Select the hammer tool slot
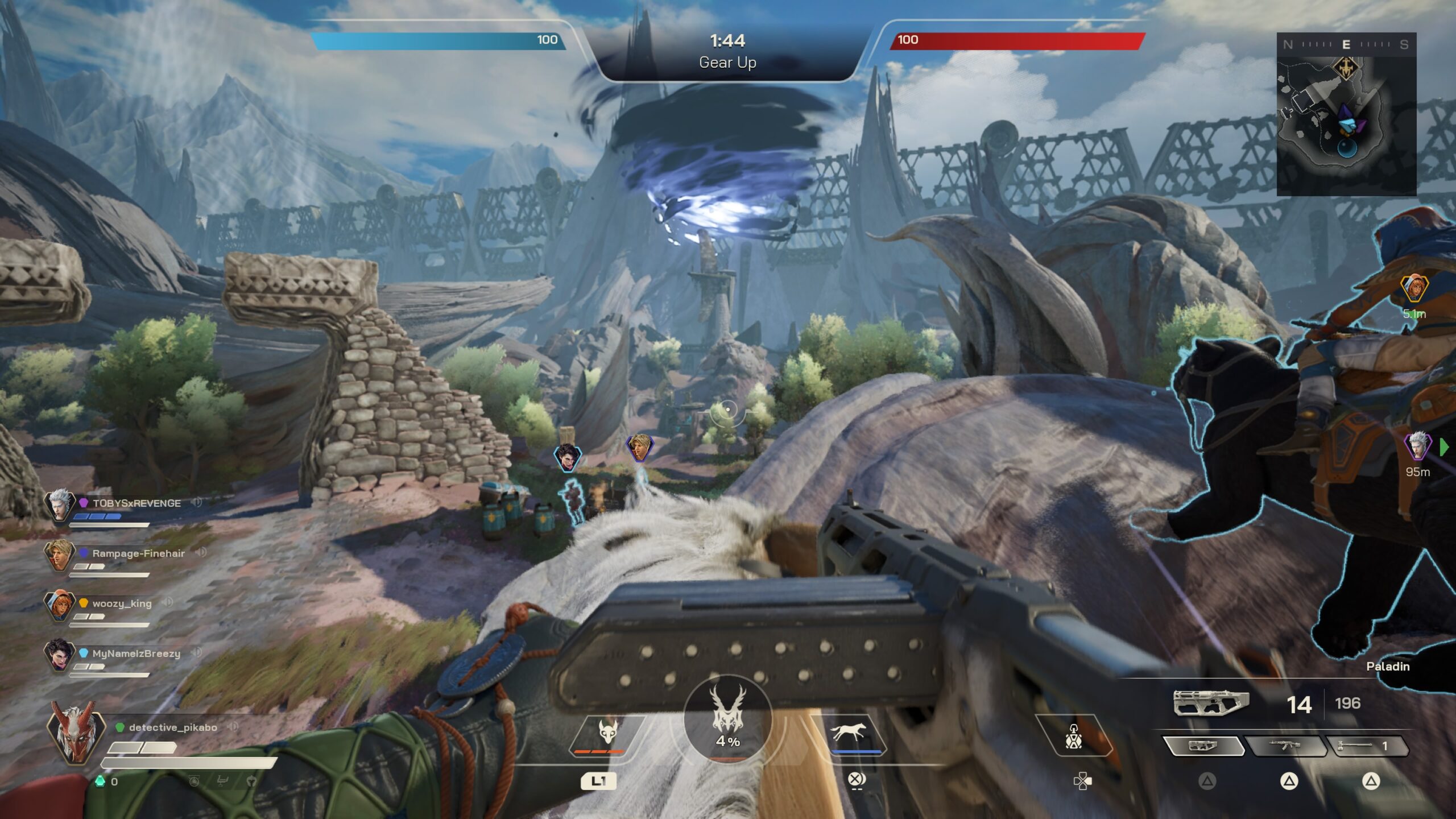The image size is (1456, 819). [x=1366, y=746]
